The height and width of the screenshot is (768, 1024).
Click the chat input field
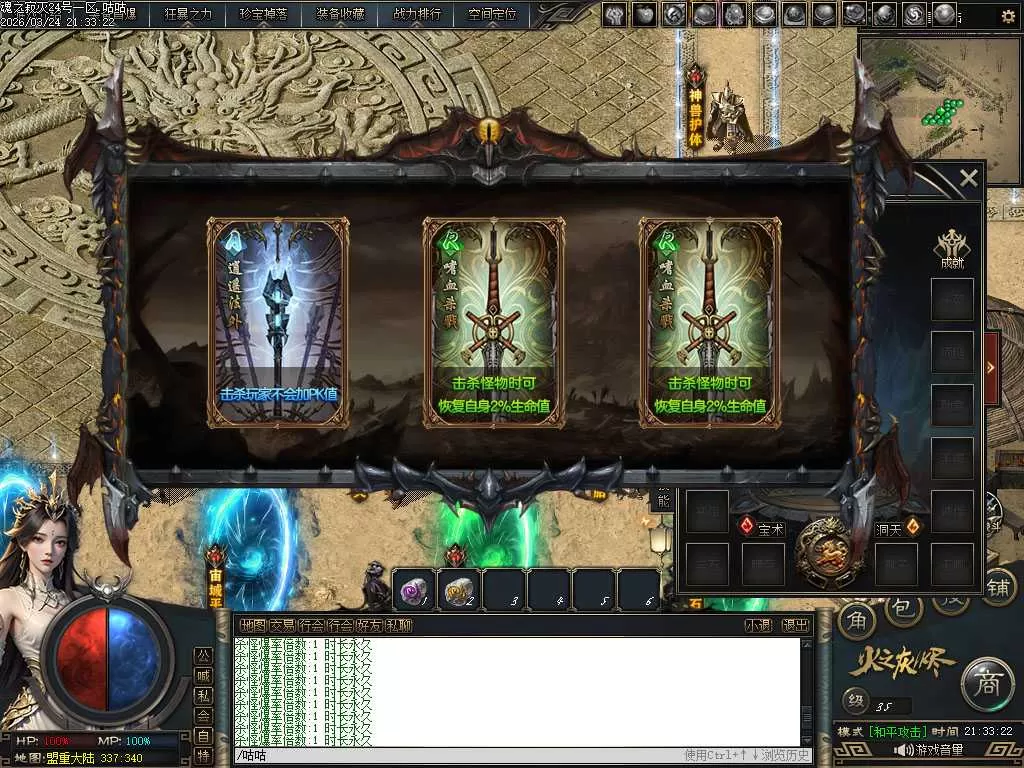460,755
